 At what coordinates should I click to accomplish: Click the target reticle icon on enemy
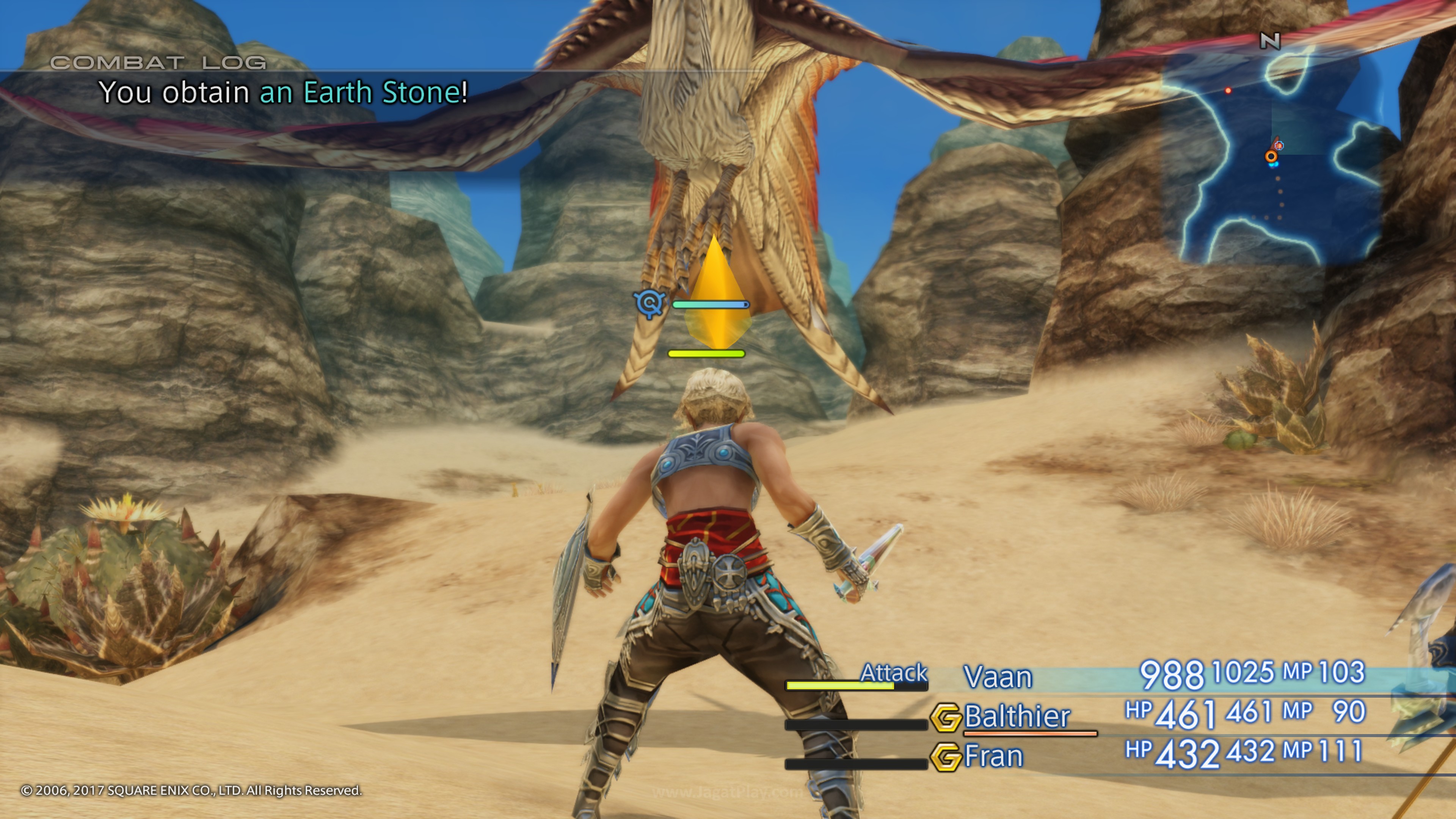pos(650,303)
